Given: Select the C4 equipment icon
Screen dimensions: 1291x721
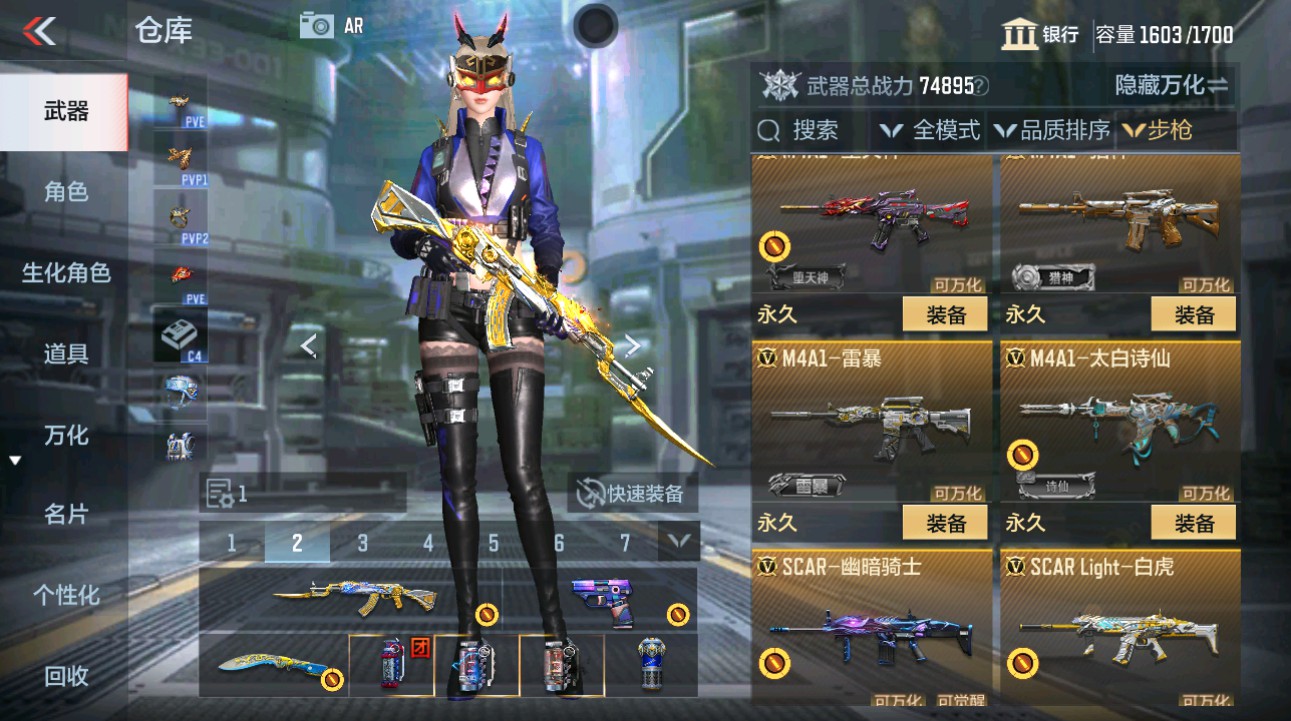Looking at the screenshot, I should coord(180,330).
